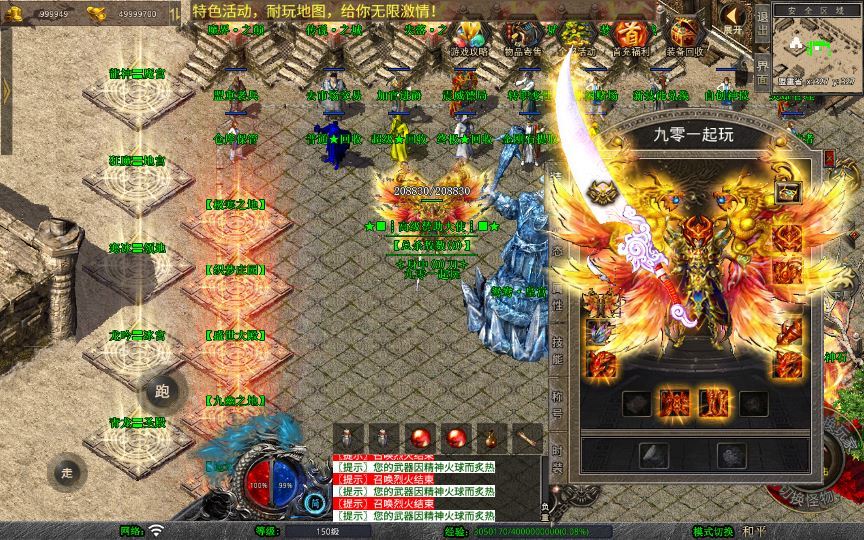The height and width of the screenshot is (540, 864).
Task: Select the treasure box slot in equipment panel
Action: pos(785,193)
